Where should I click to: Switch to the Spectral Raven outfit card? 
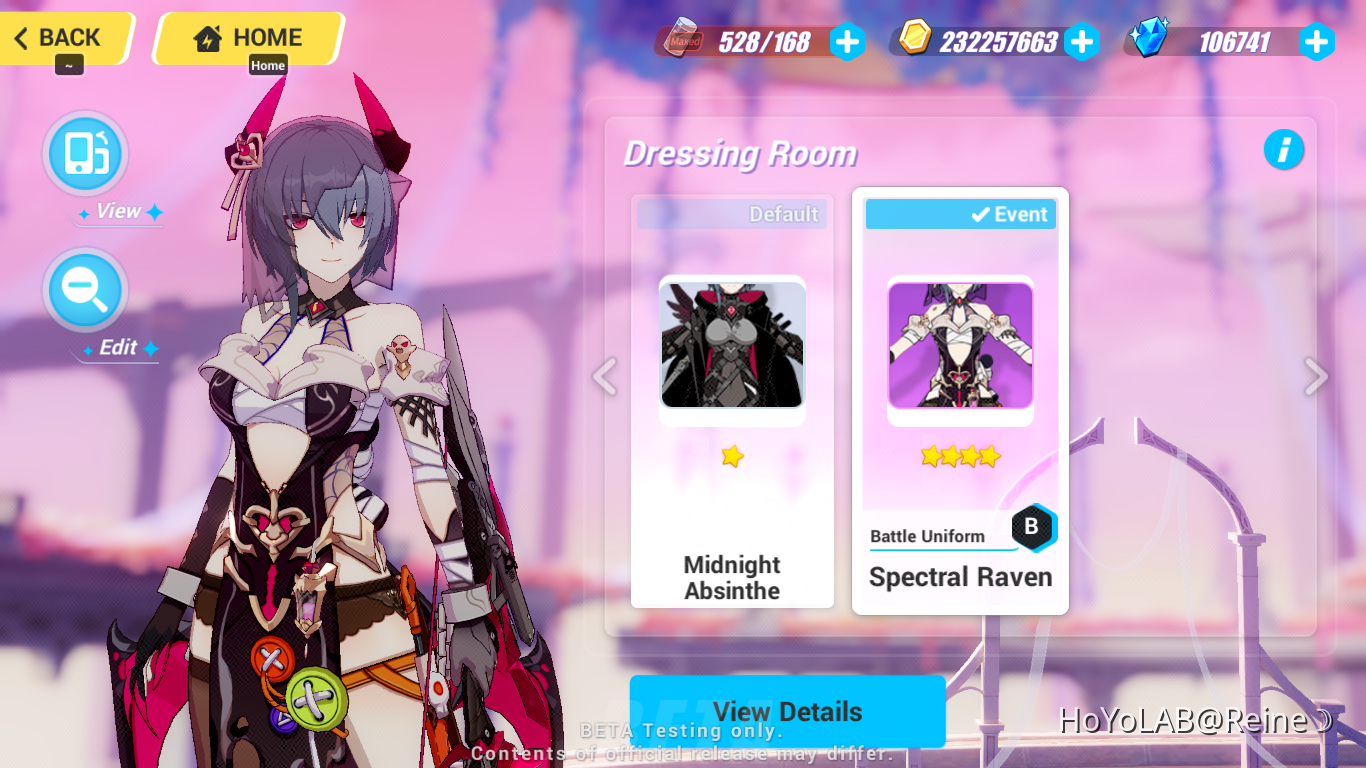click(x=960, y=400)
